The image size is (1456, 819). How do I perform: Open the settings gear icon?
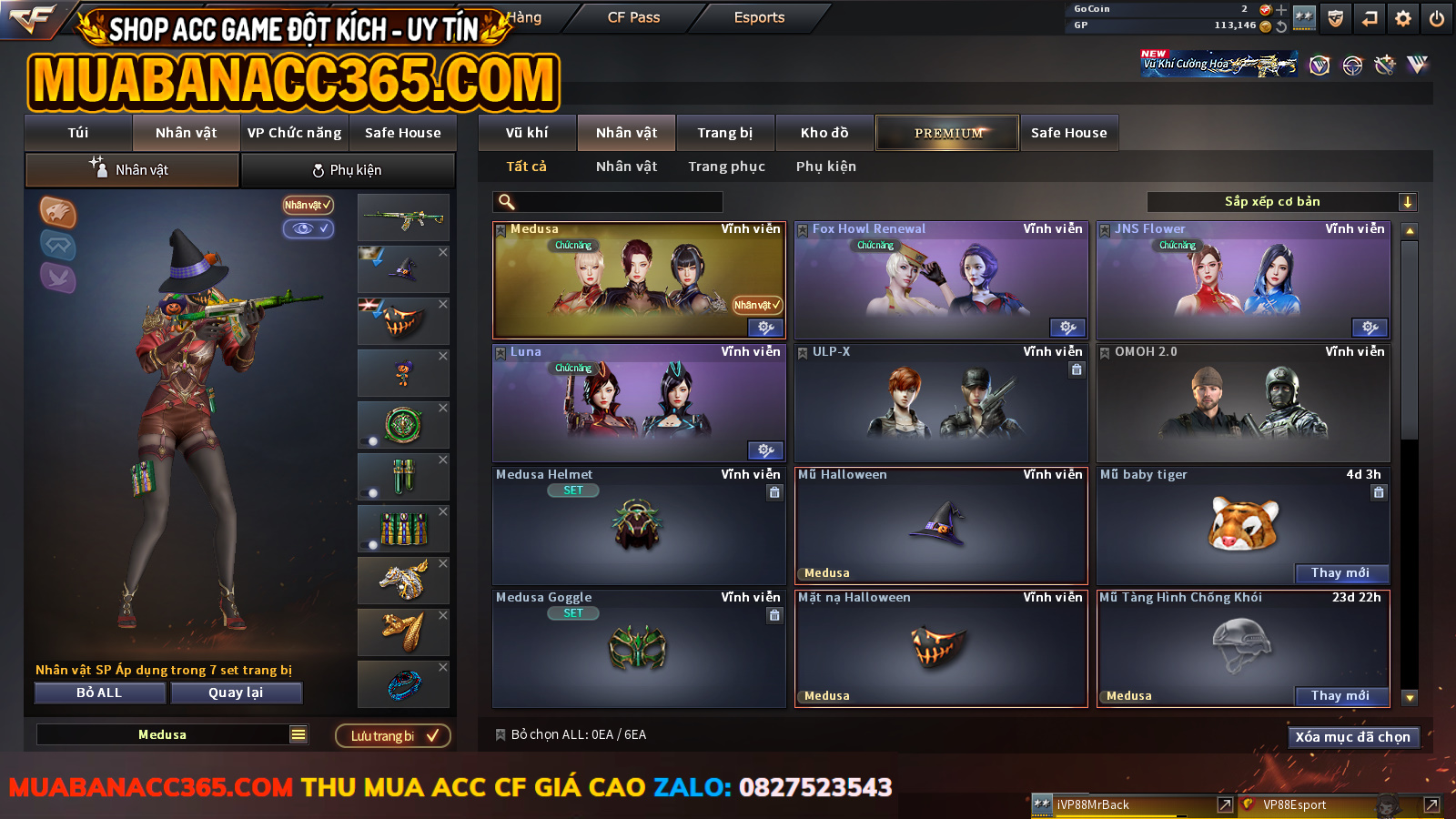1403,18
